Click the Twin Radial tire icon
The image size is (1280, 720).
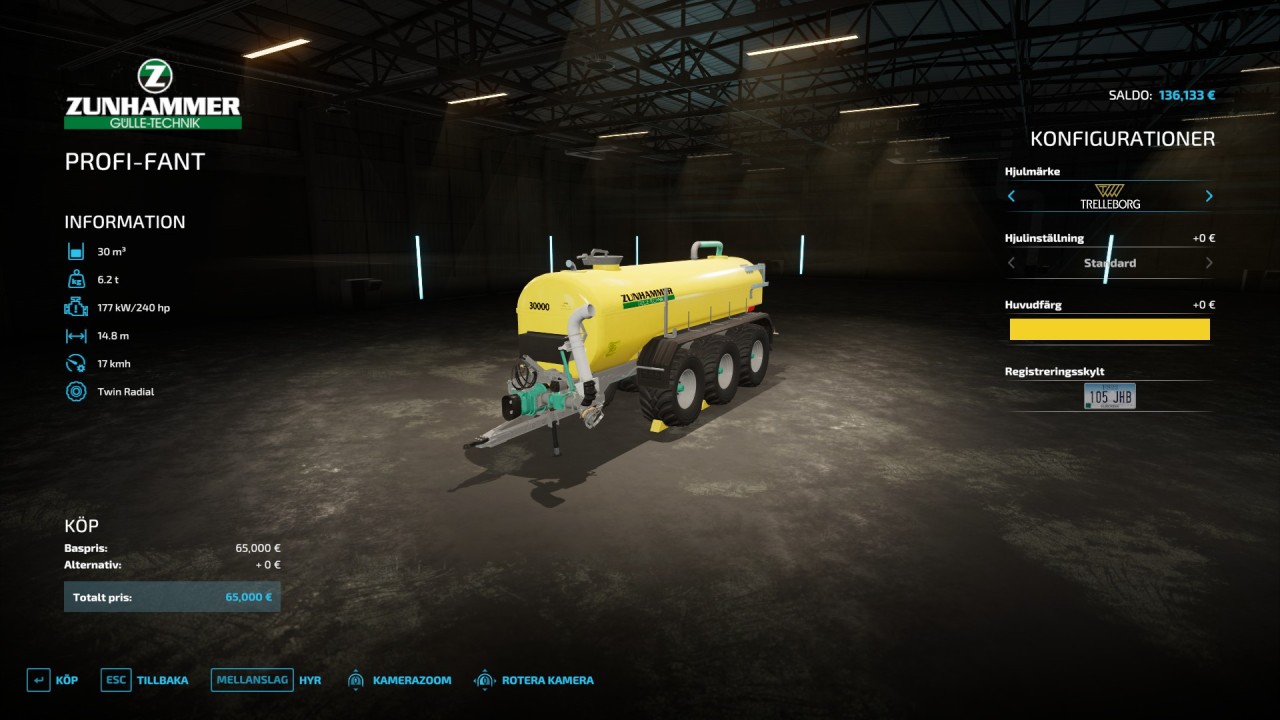point(75,391)
